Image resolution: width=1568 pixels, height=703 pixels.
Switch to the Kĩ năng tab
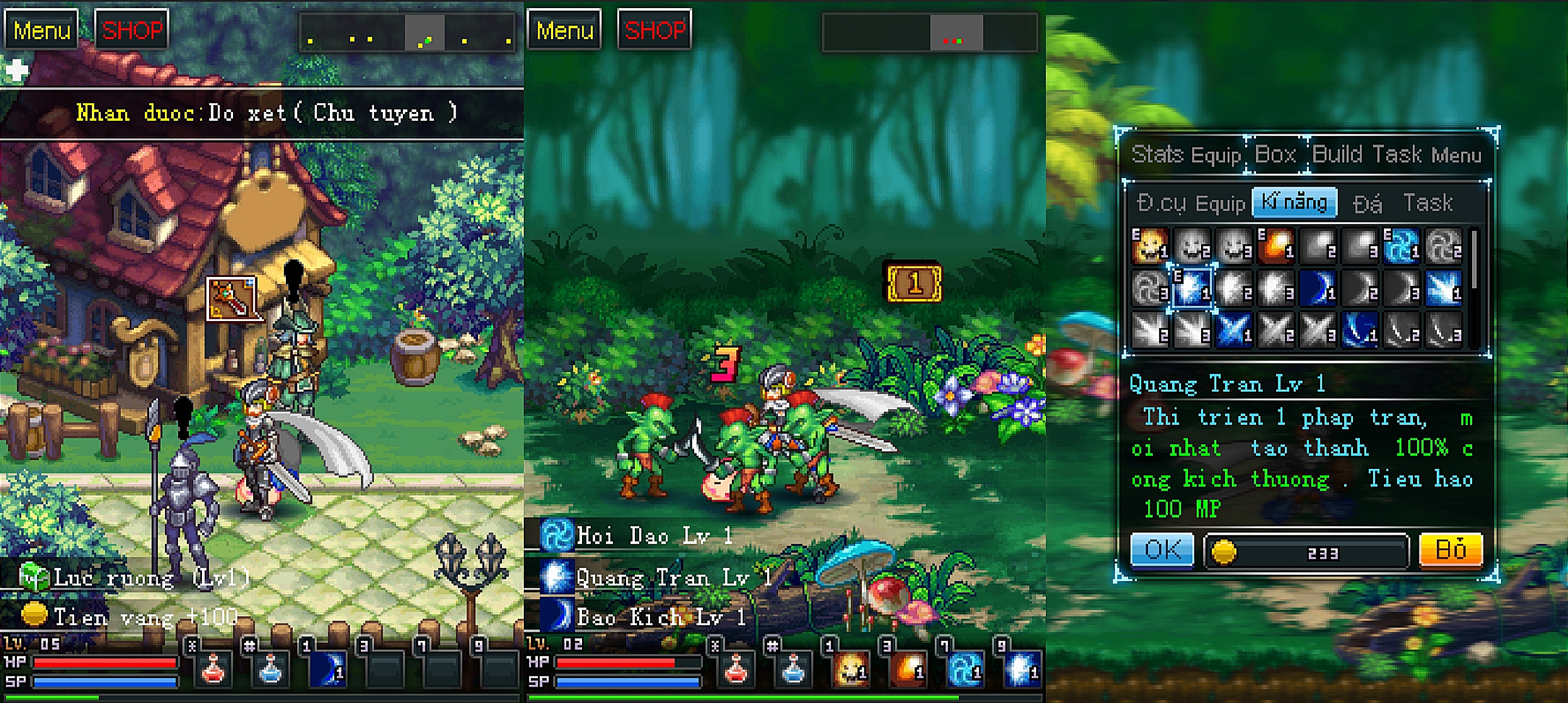click(1294, 202)
